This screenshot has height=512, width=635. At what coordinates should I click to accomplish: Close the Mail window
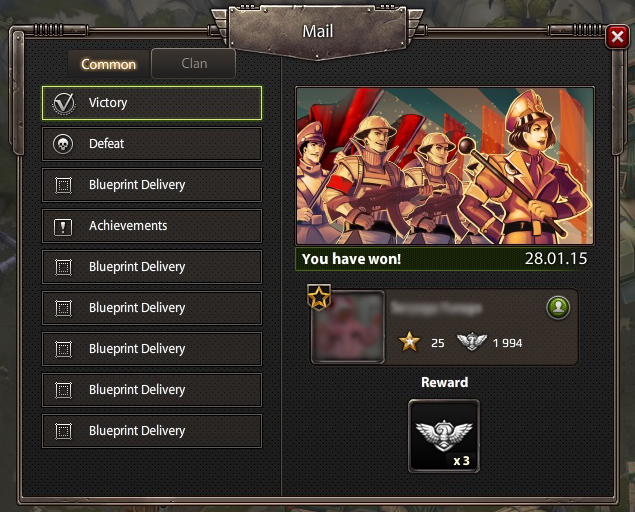(616, 38)
